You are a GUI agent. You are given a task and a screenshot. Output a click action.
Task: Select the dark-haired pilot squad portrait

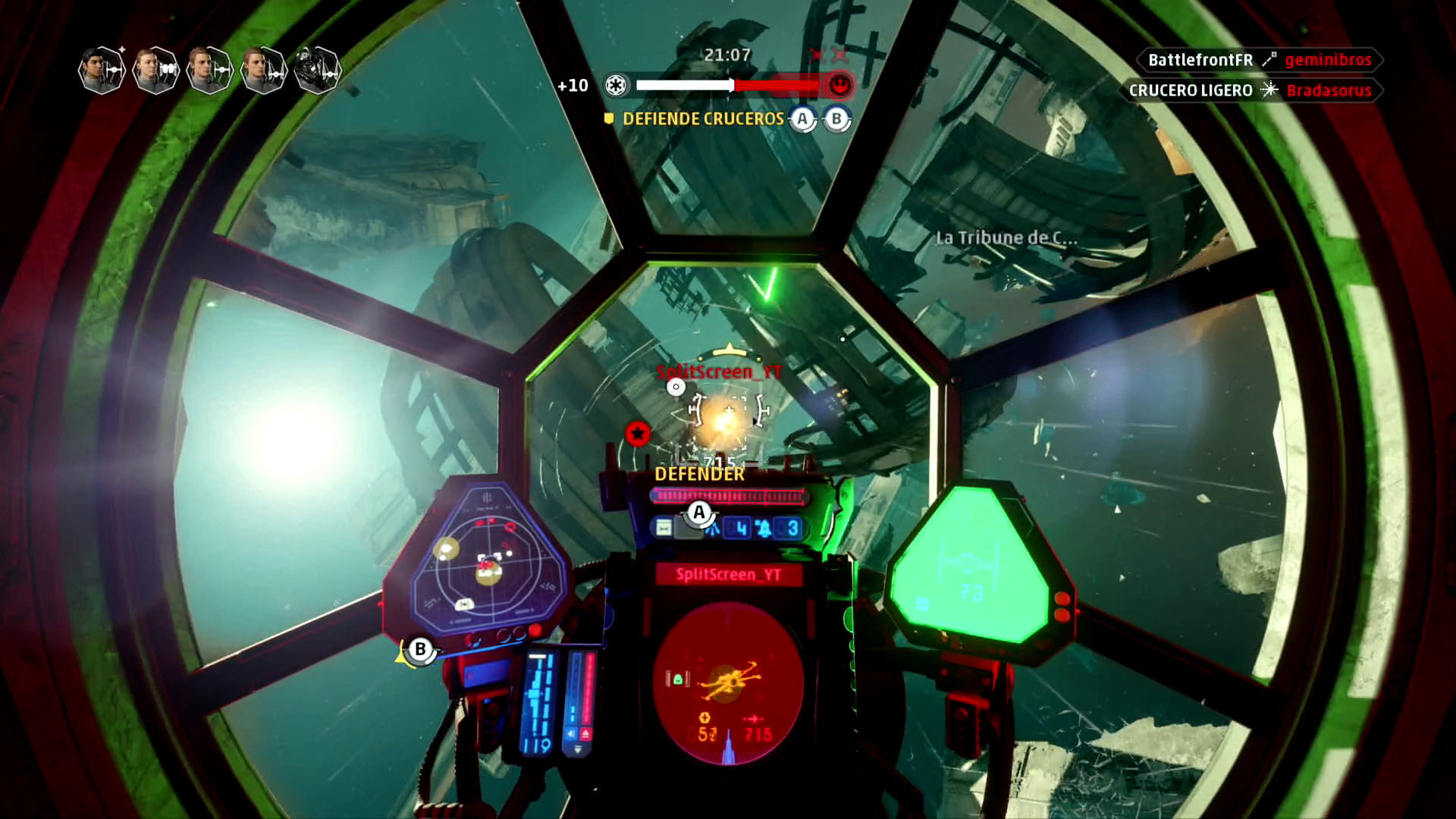(x=101, y=71)
